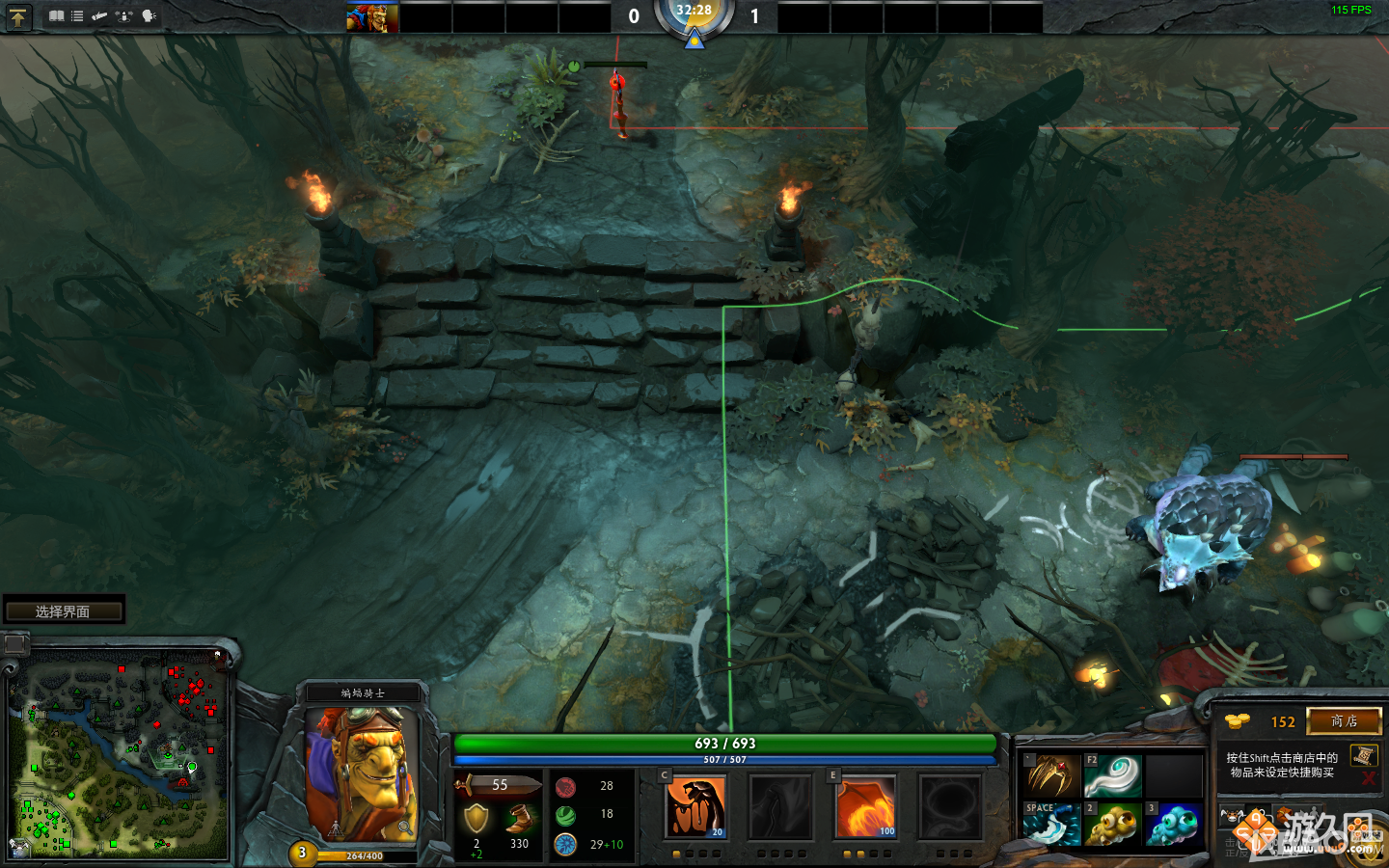Activate the Firefly ability
This screenshot has height=868, width=1389.
click(865, 805)
